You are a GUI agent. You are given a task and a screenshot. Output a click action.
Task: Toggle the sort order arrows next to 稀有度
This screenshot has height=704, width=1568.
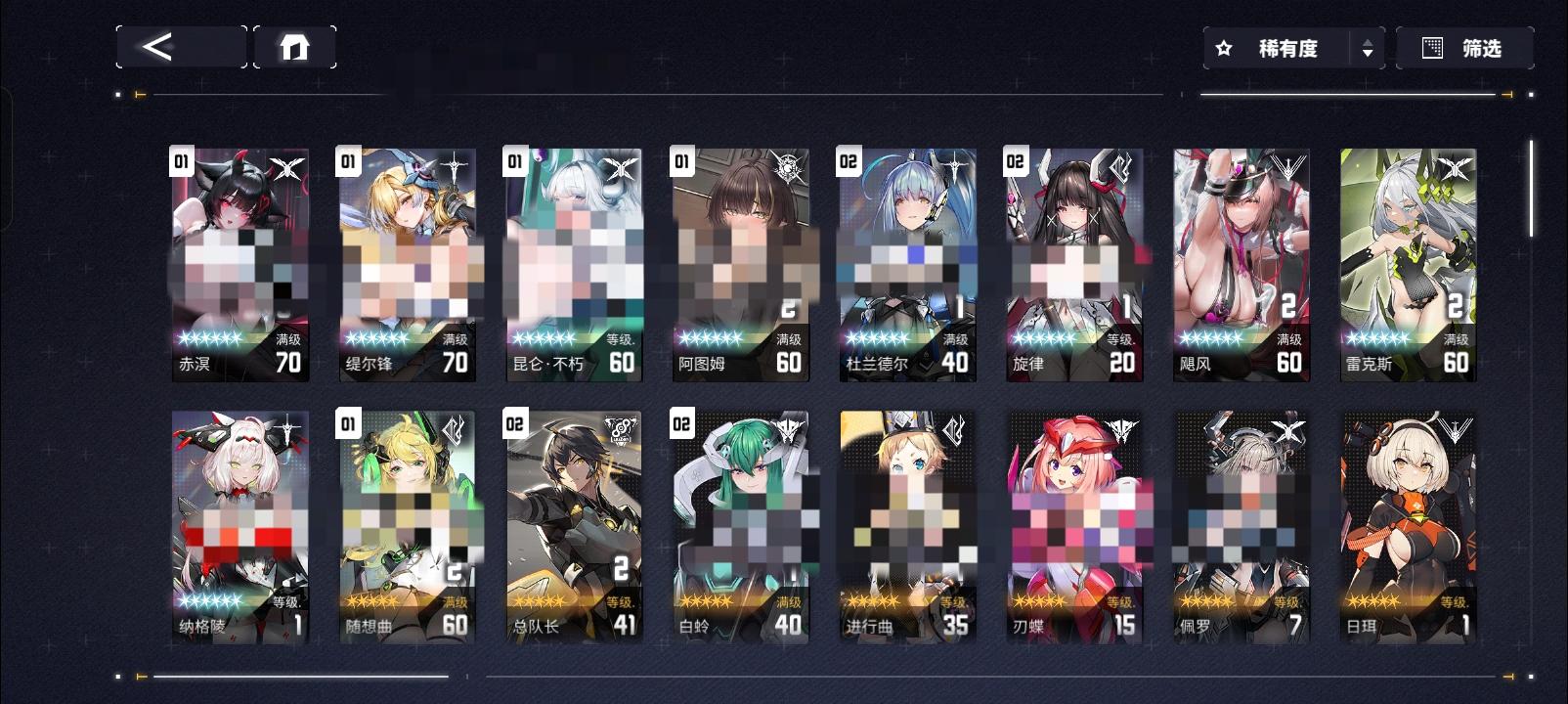click(1368, 47)
